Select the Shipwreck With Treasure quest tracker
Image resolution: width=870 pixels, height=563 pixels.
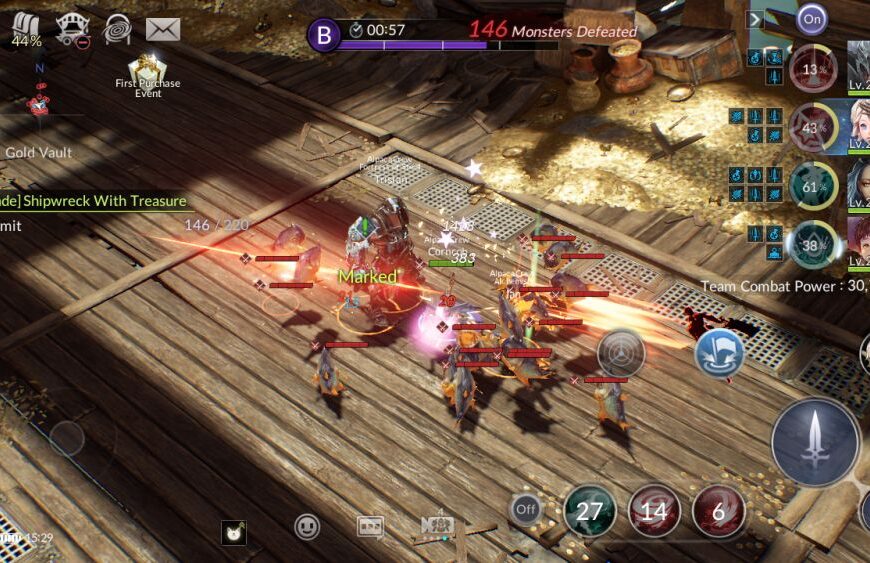click(x=94, y=201)
